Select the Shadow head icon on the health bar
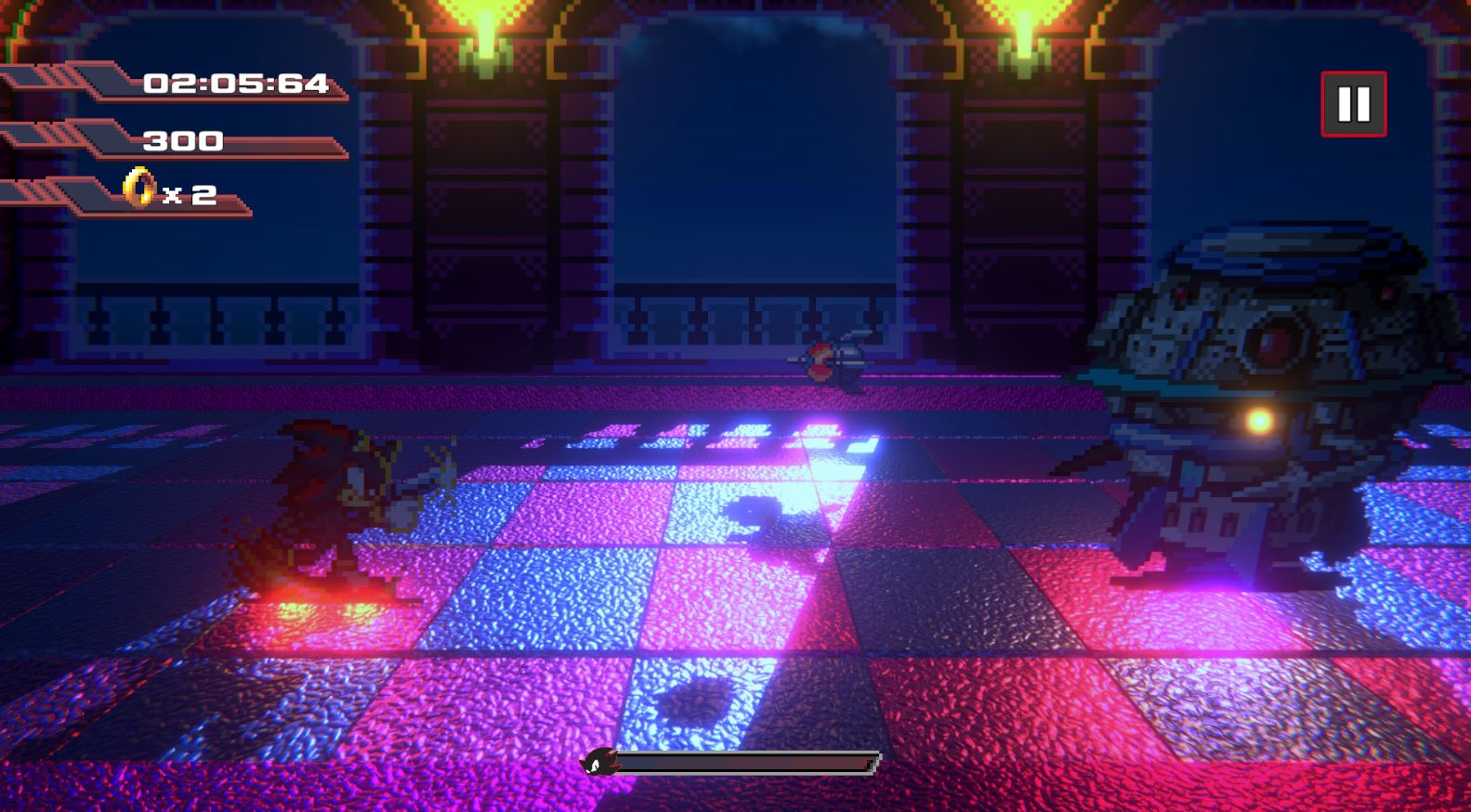This screenshot has height=812, width=1471. coord(600,764)
